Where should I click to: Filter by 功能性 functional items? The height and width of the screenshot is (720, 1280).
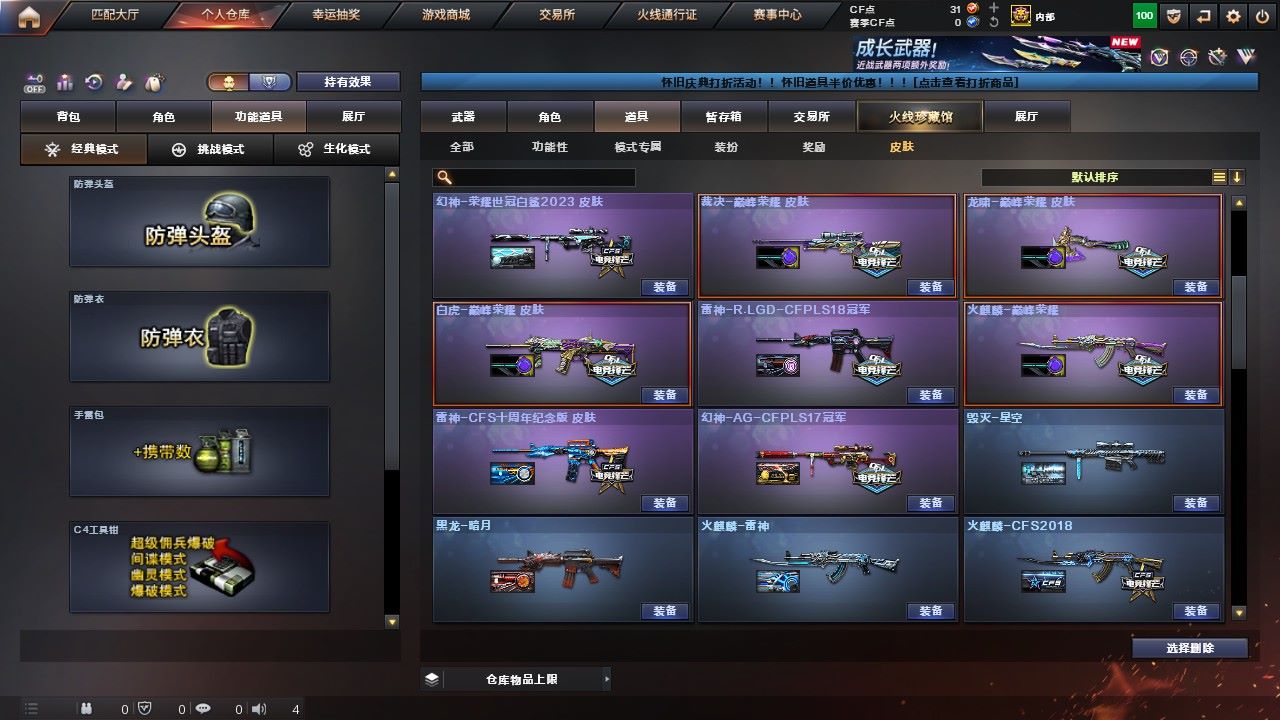[549, 147]
